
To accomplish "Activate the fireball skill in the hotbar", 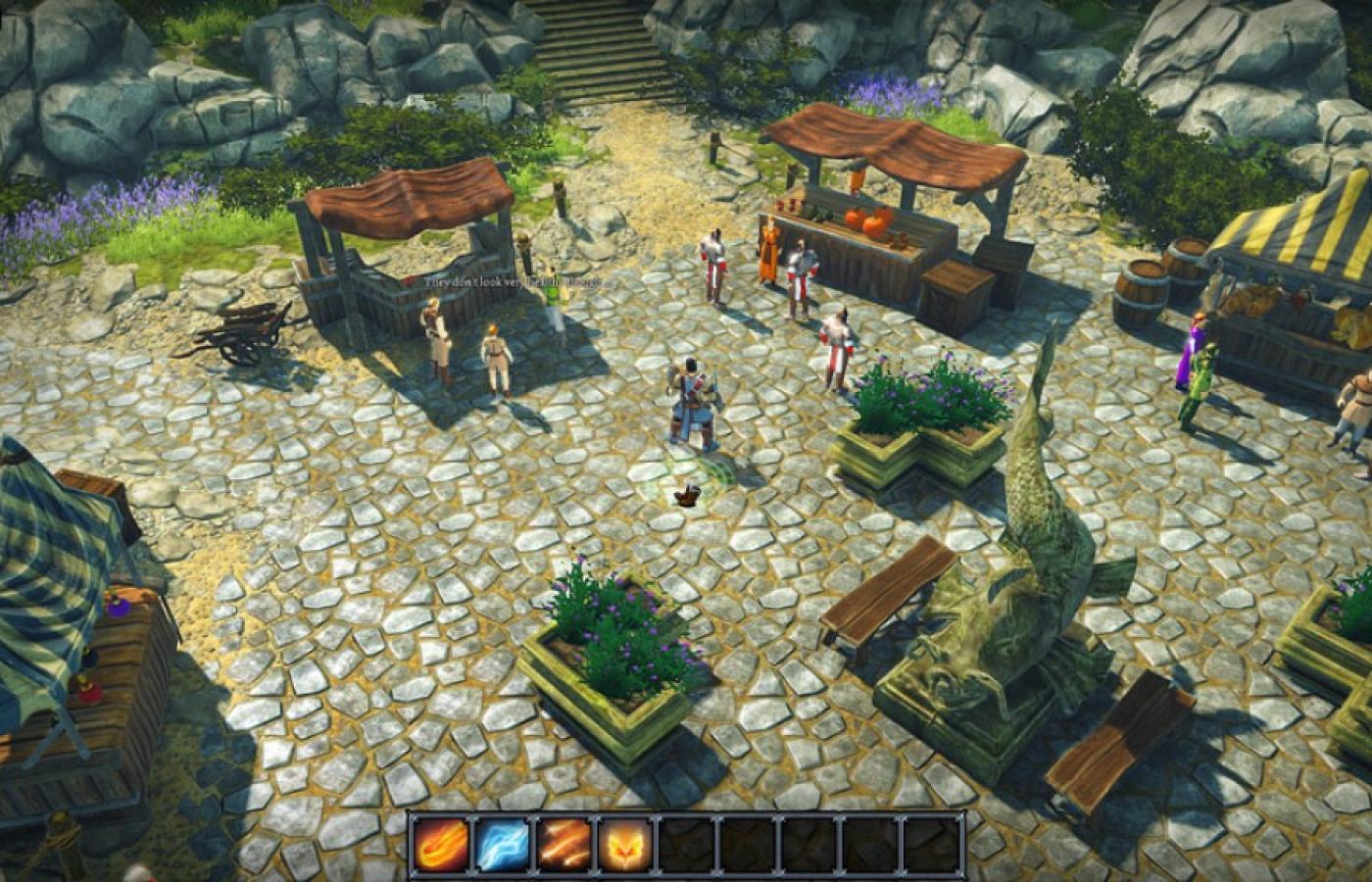I will (442, 845).
